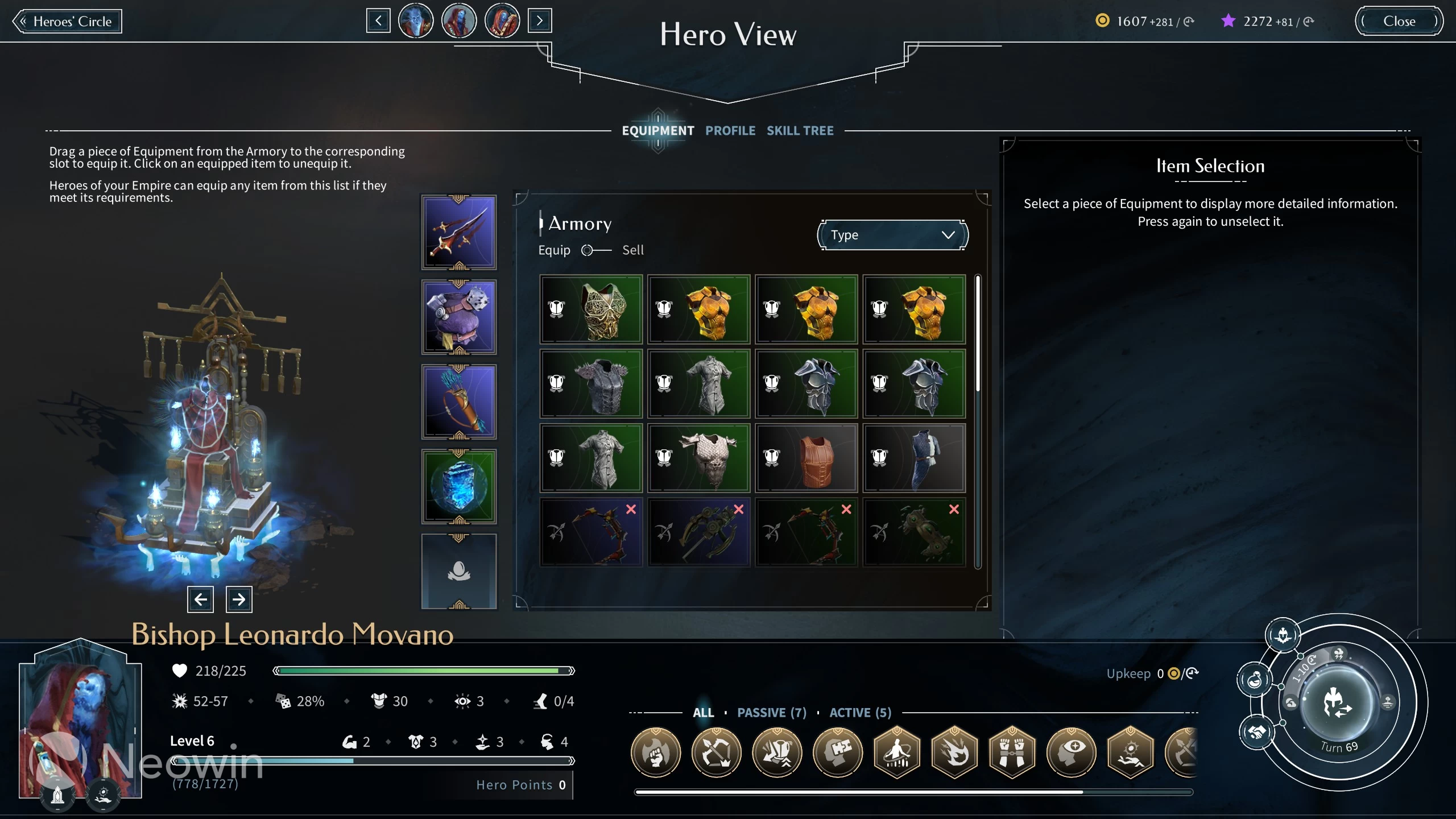Filter abilities by Active (5)
Image resolution: width=1456 pixels, height=819 pixels.
[860, 713]
